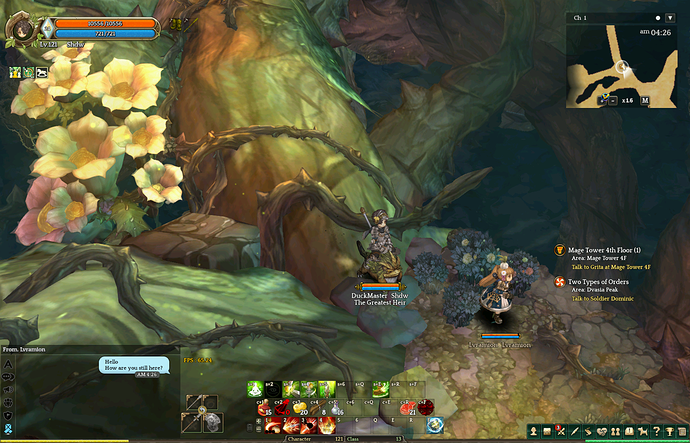Use the gold coins item slot
690x443 pixels.
tap(300, 407)
